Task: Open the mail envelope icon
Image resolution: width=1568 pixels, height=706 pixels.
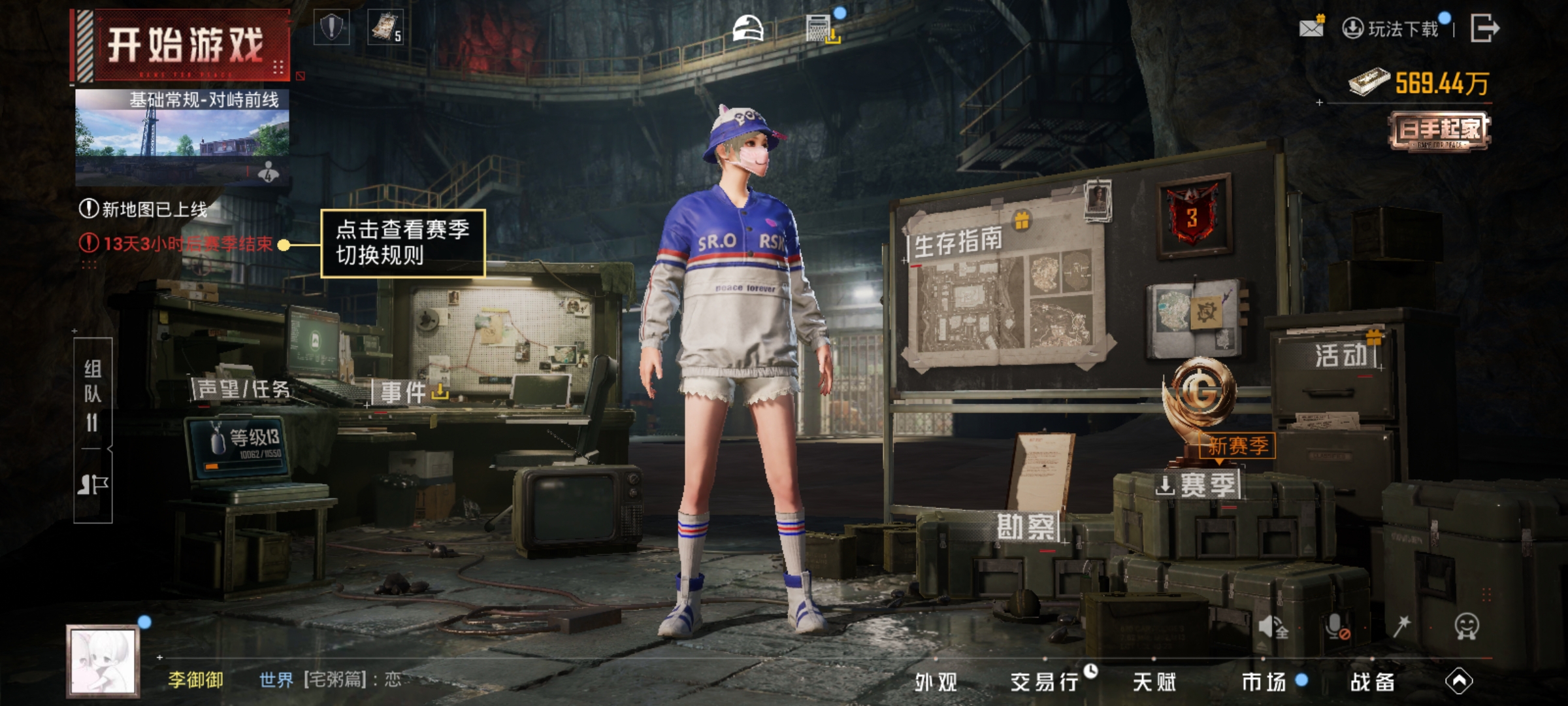Action: tap(1311, 28)
